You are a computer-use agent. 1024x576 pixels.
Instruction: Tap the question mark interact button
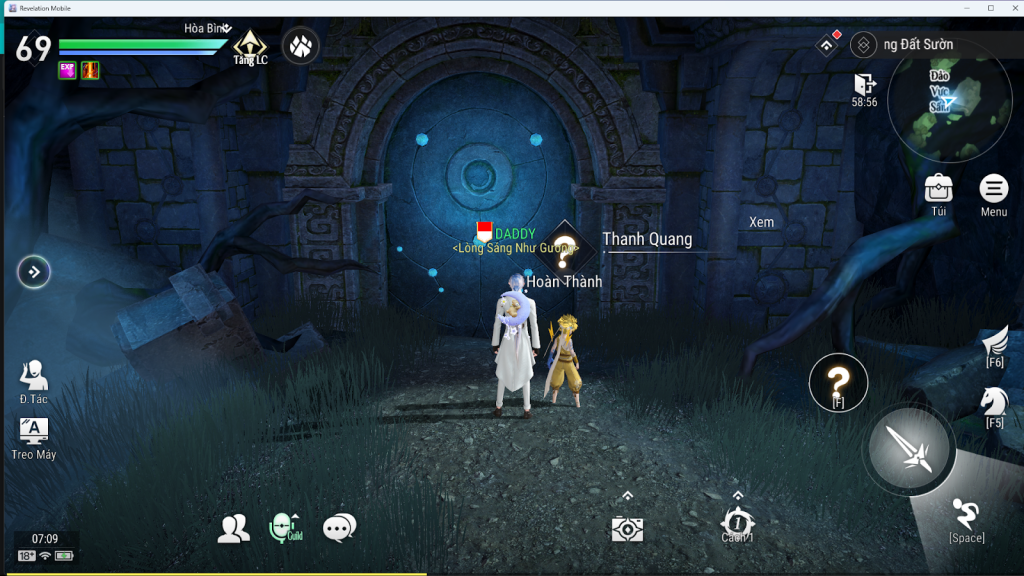coord(838,381)
